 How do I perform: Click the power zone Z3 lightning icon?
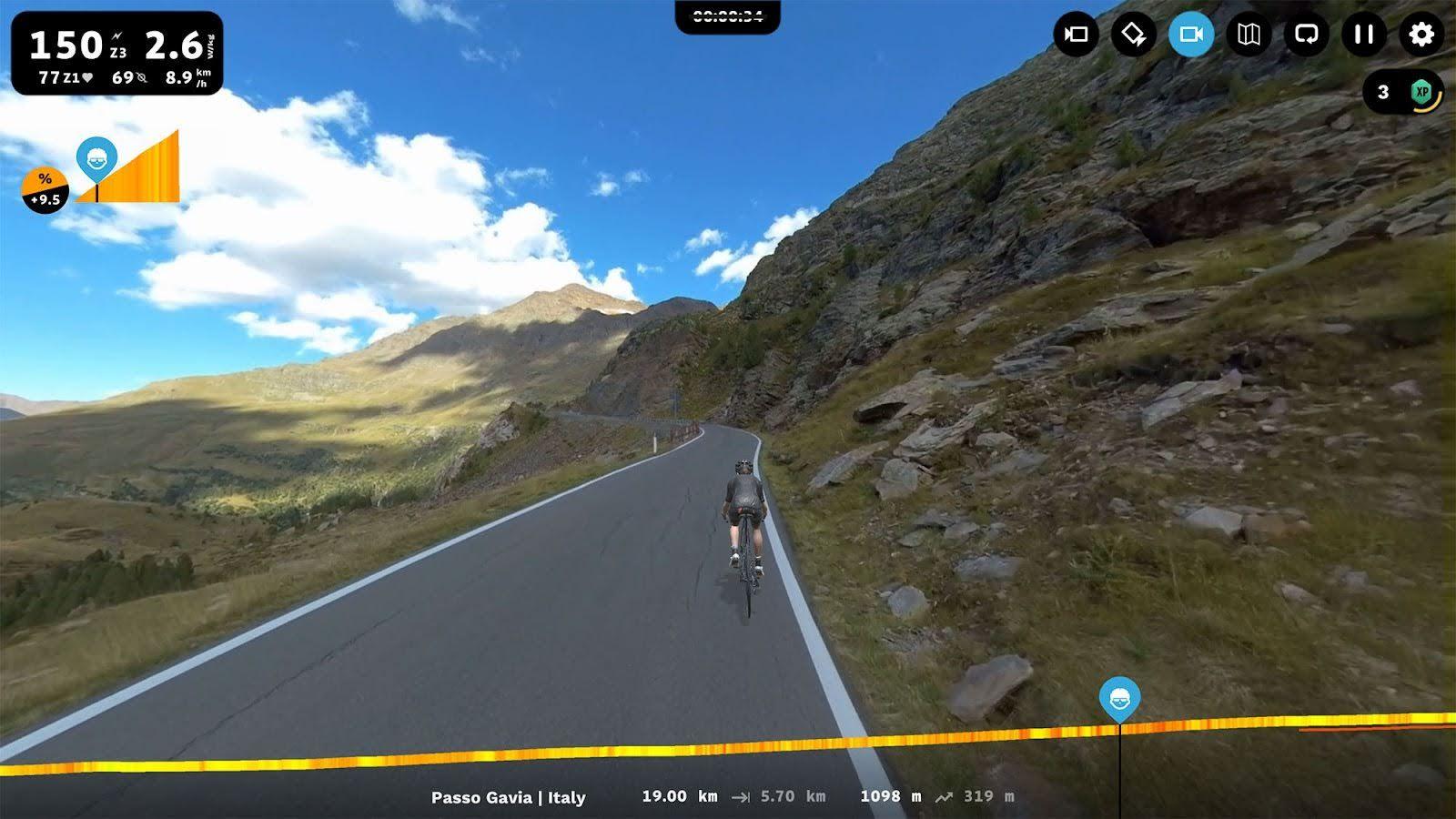point(116,36)
